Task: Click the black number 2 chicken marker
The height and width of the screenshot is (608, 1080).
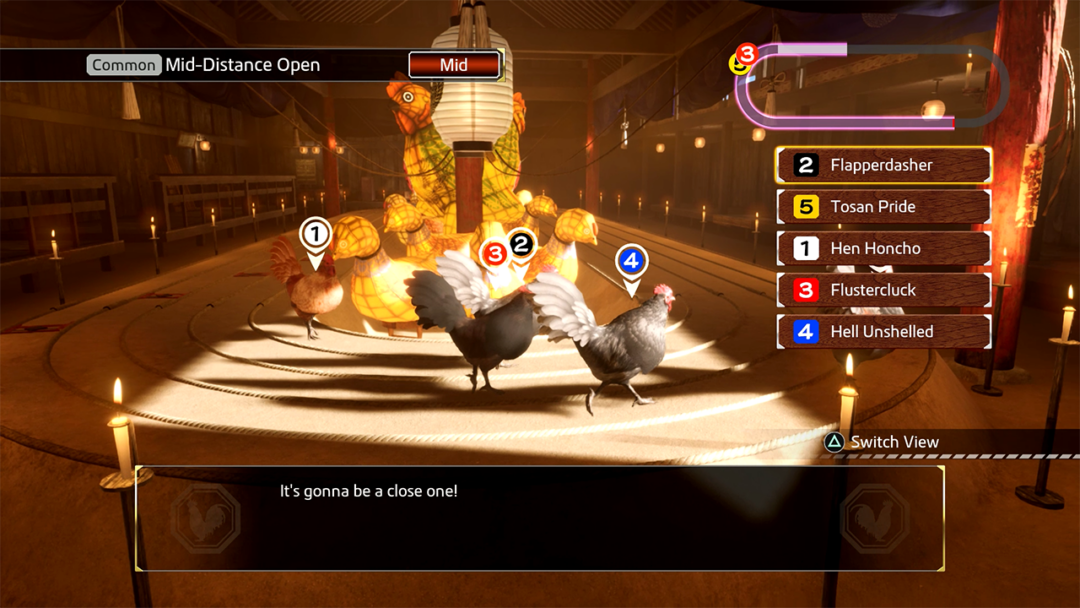Action: coord(522,244)
